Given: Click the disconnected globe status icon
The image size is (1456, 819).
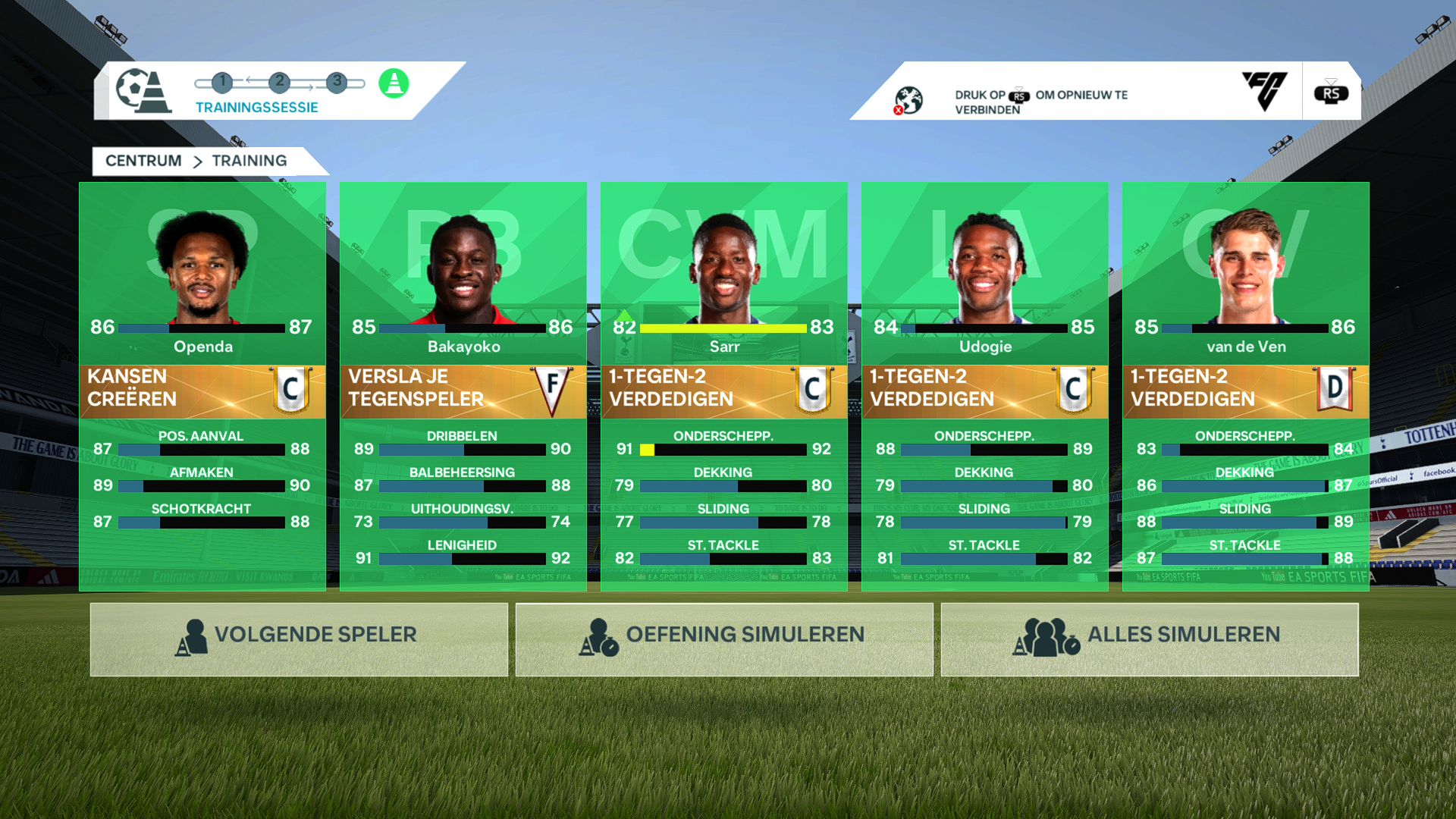Looking at the screenshot, I should coord(908,100).
